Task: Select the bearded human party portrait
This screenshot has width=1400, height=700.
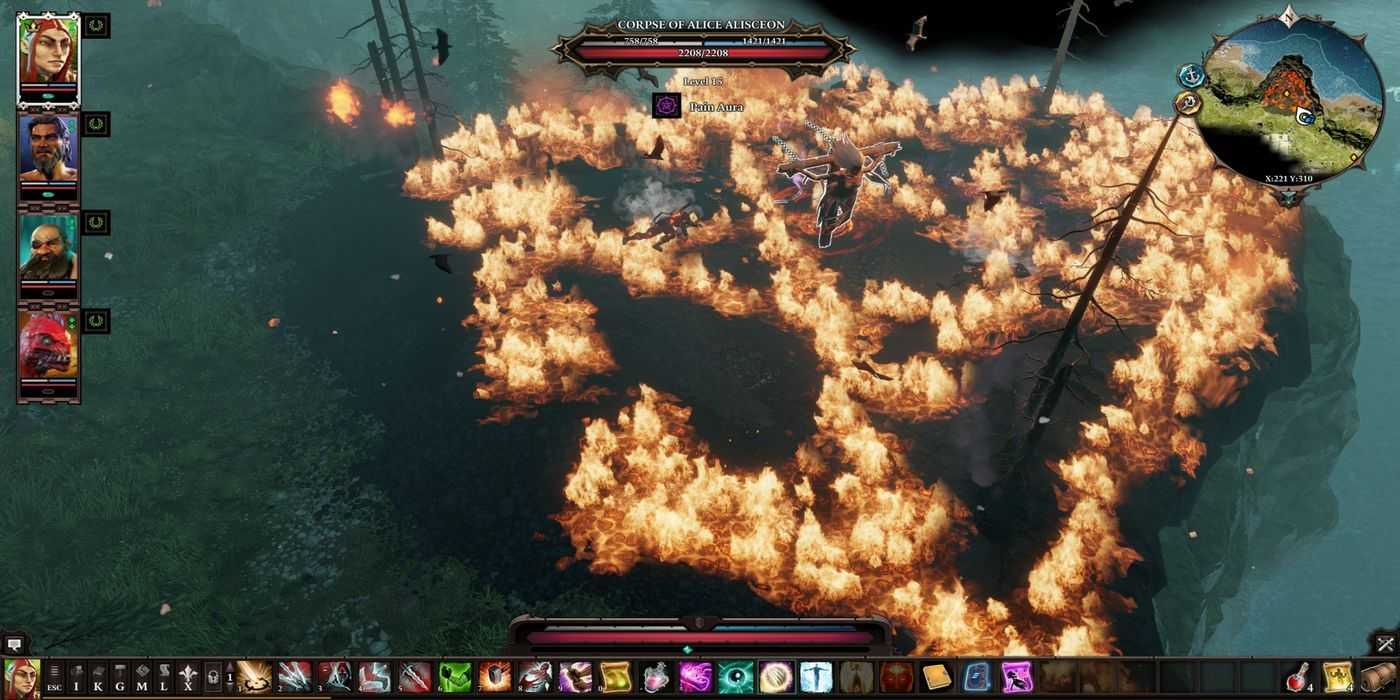Action: pyautogui.click(x=48, y=148)
